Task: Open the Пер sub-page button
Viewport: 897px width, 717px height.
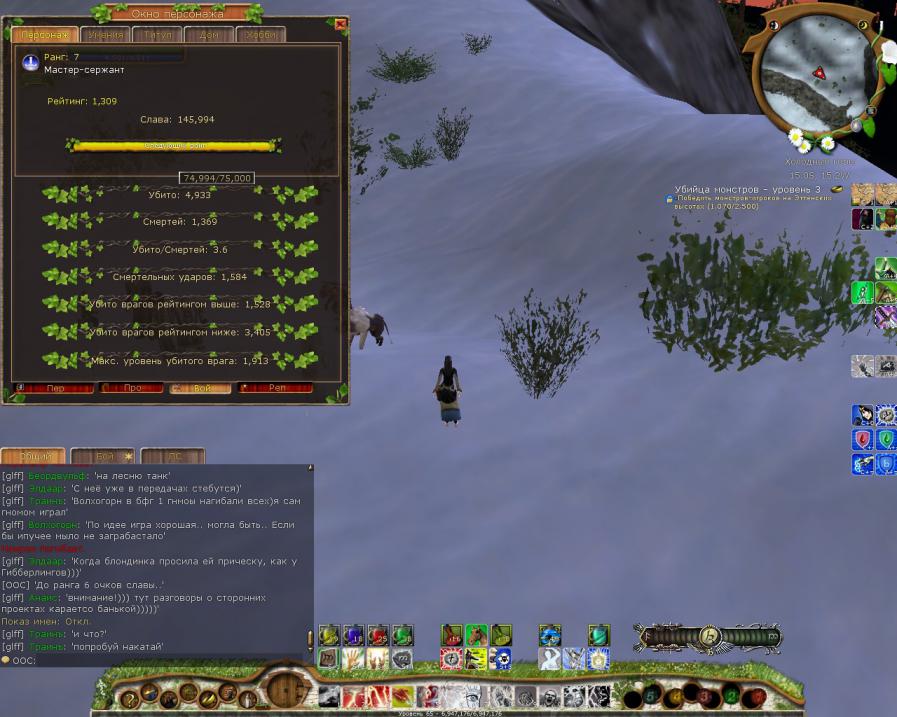Action: point(56,388)
